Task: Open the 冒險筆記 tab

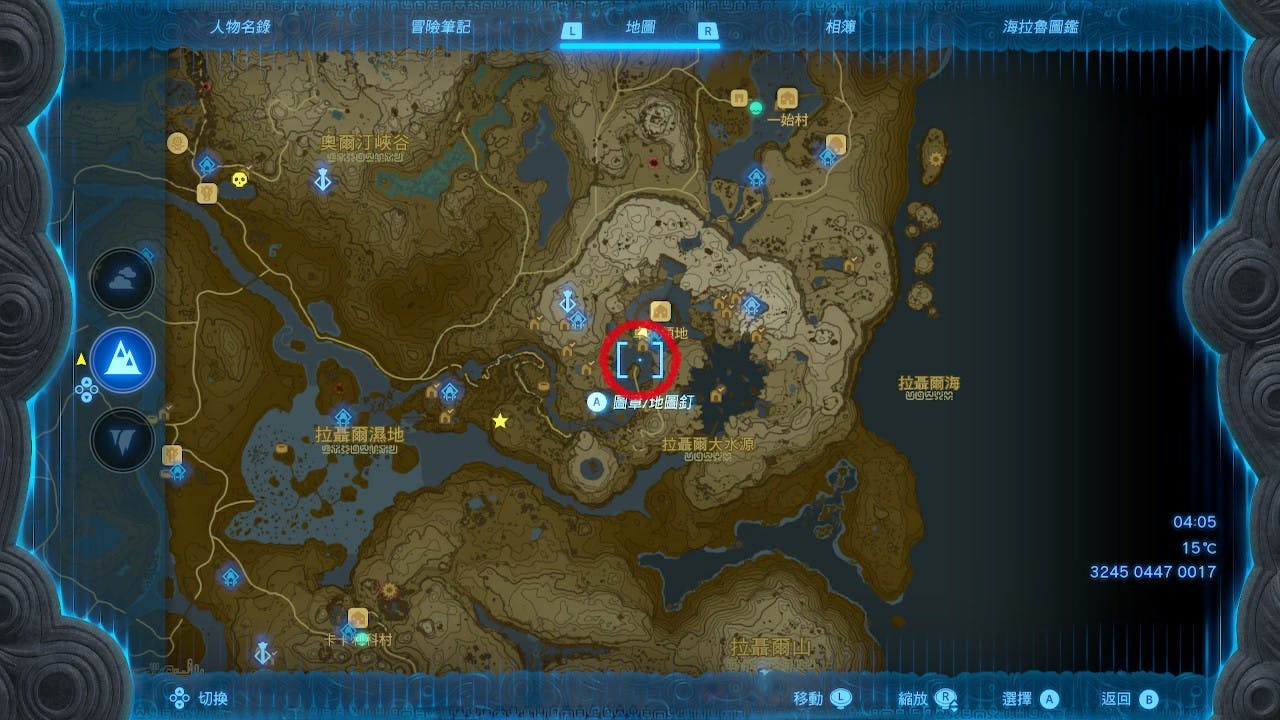Action: [x=440, y=27]
